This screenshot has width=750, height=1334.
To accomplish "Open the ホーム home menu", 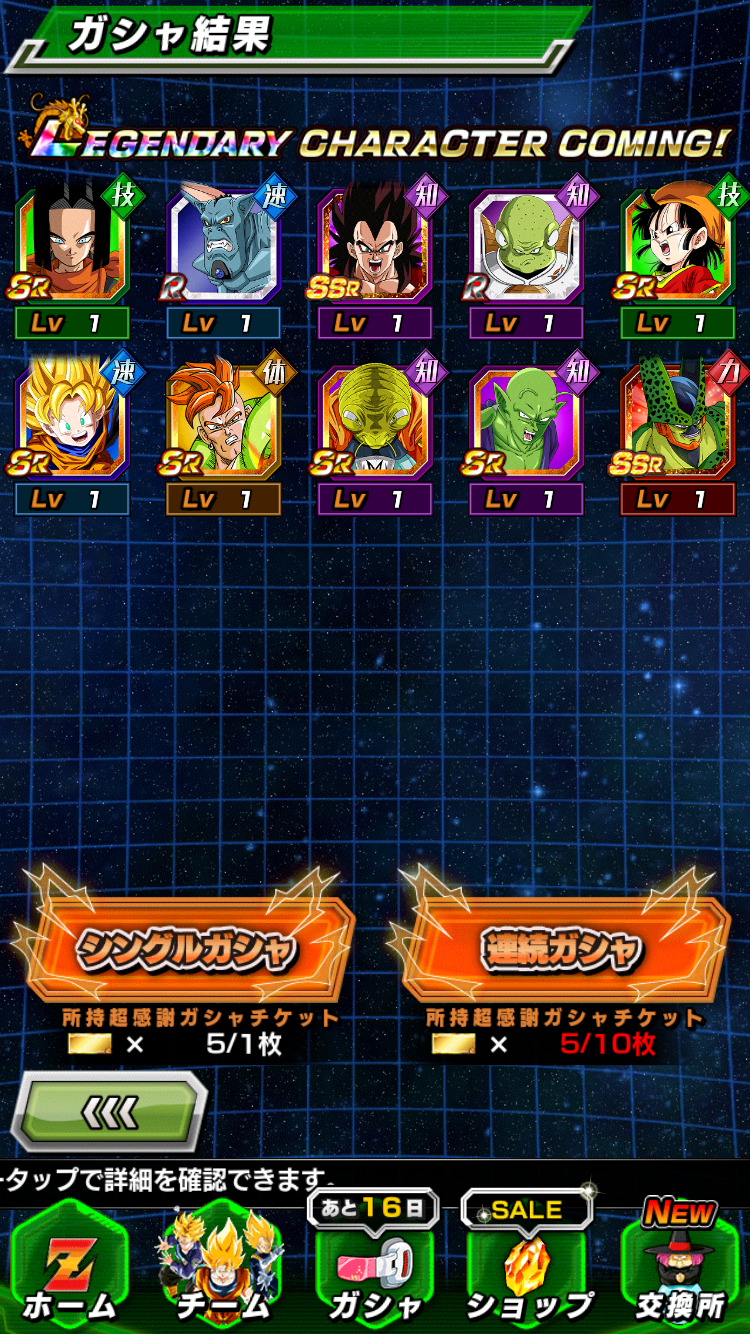I will (x=68, y=1268).
